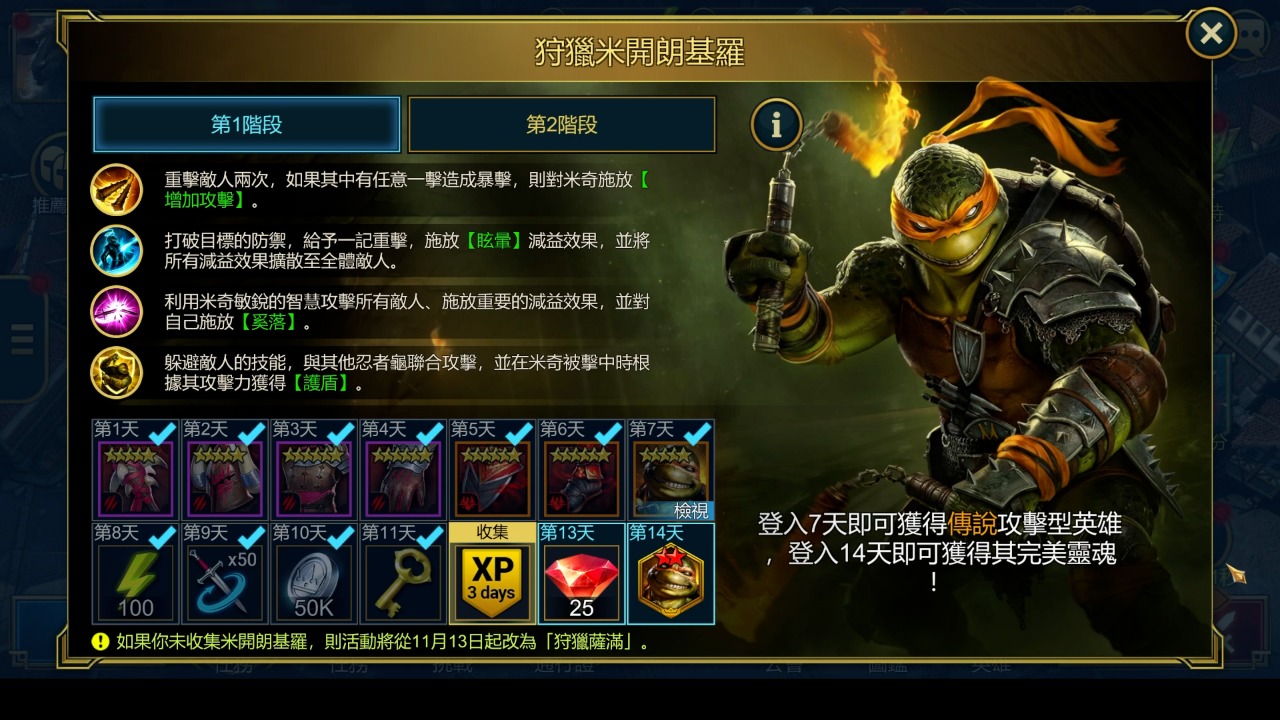Select the 第10天 50K silver reward
The width and height of the screenshot is (1280, 720).
(x=314, y=574)
